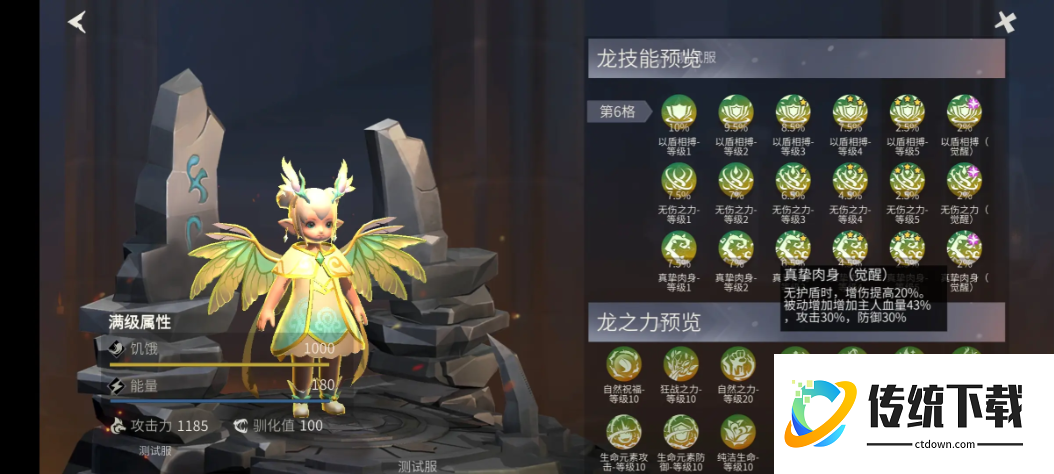The height and width of the screenshot is (474, 1054).
Task: Select the 第6格 slot label
Action: 617,111
